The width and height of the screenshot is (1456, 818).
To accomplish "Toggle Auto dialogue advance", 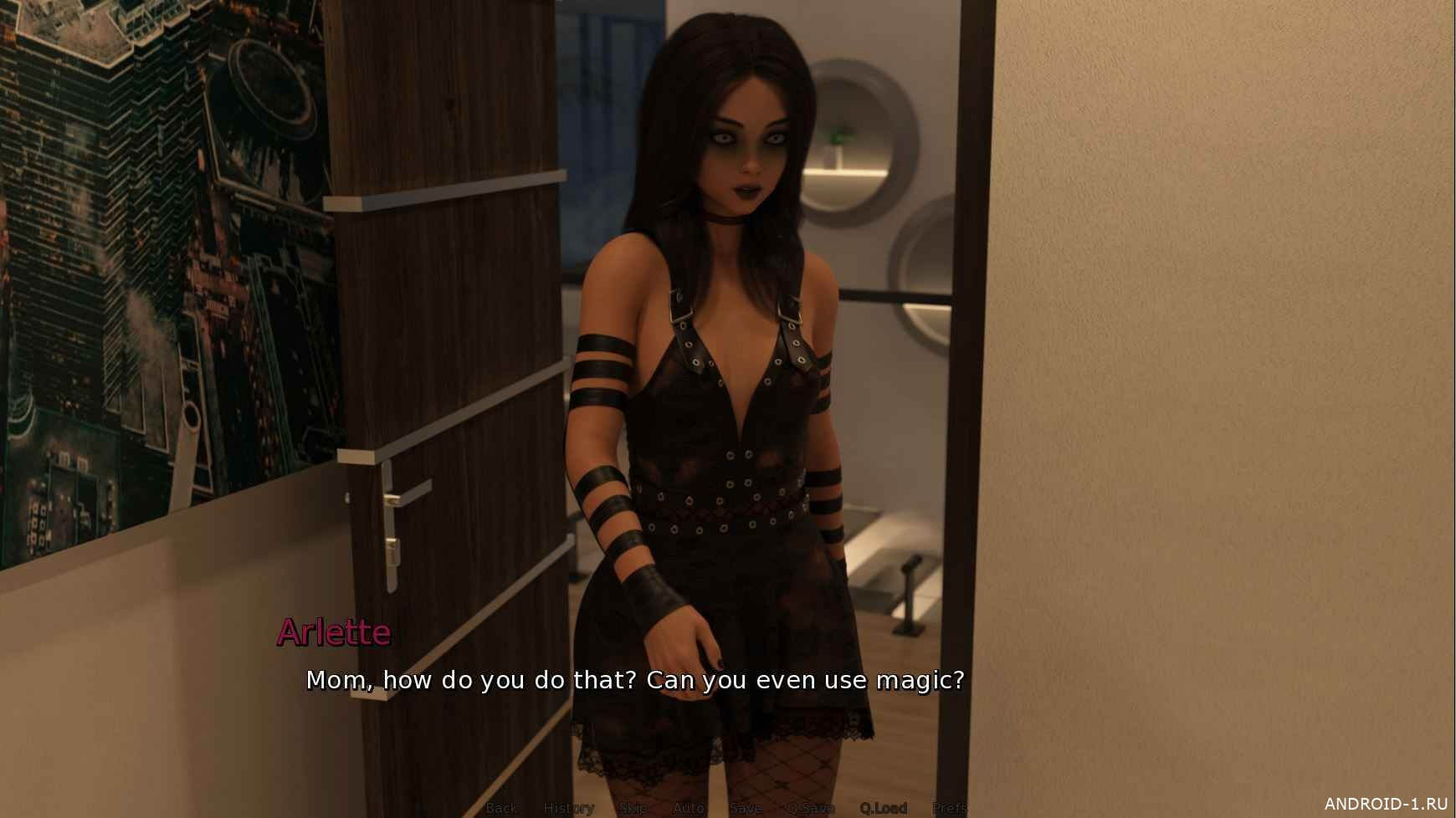I will pyautogui.click(x=689, y=808).
